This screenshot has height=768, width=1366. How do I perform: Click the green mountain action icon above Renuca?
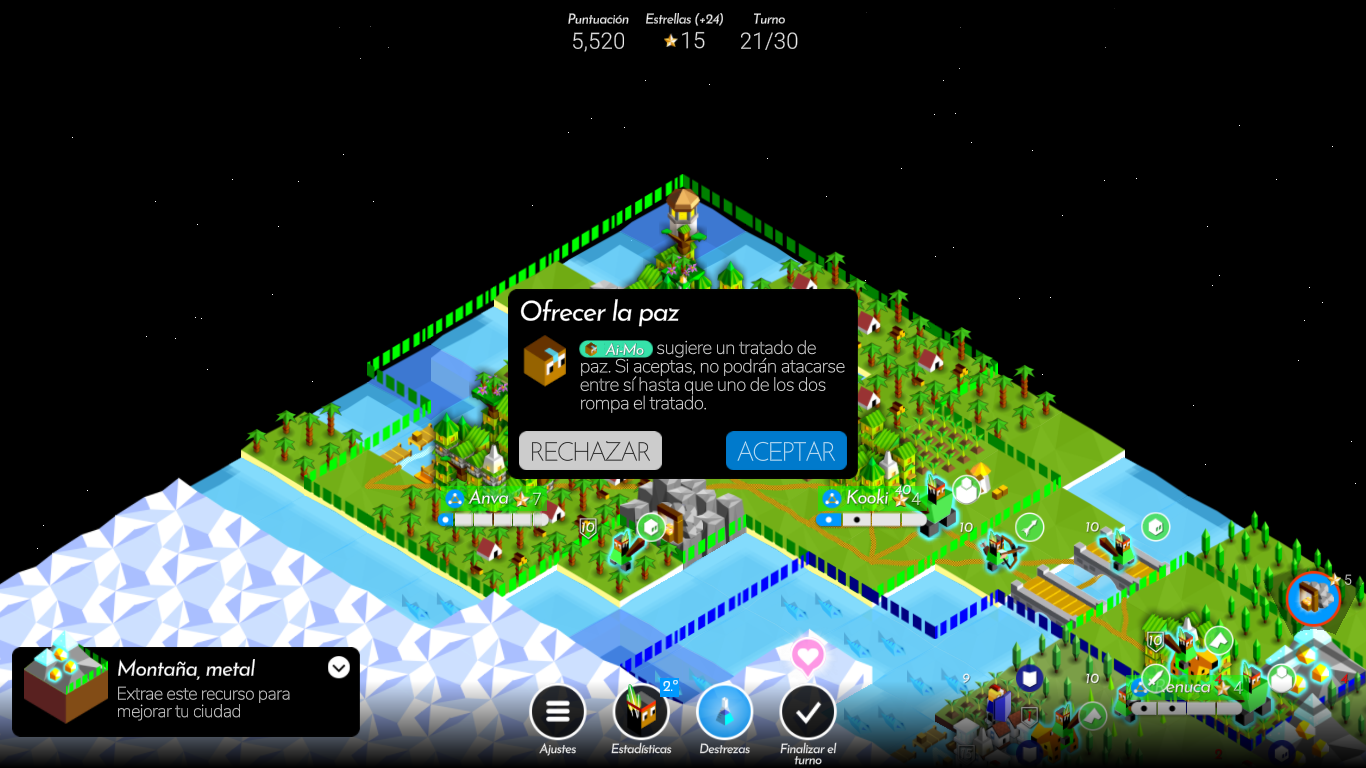coord(1218,640)
